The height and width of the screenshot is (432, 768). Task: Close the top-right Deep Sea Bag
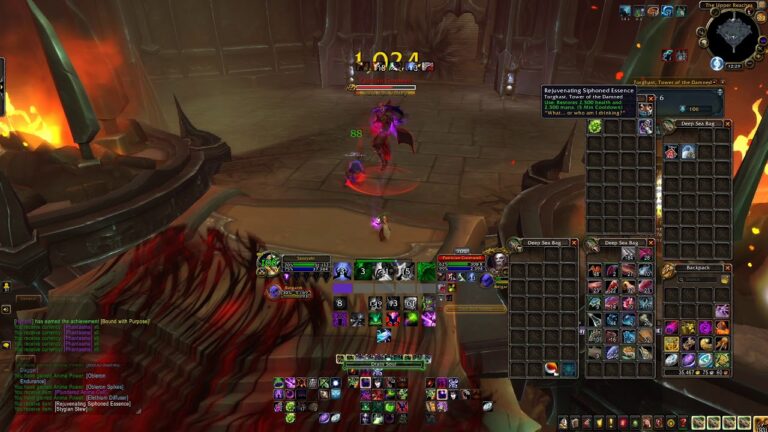coord(727,126)
